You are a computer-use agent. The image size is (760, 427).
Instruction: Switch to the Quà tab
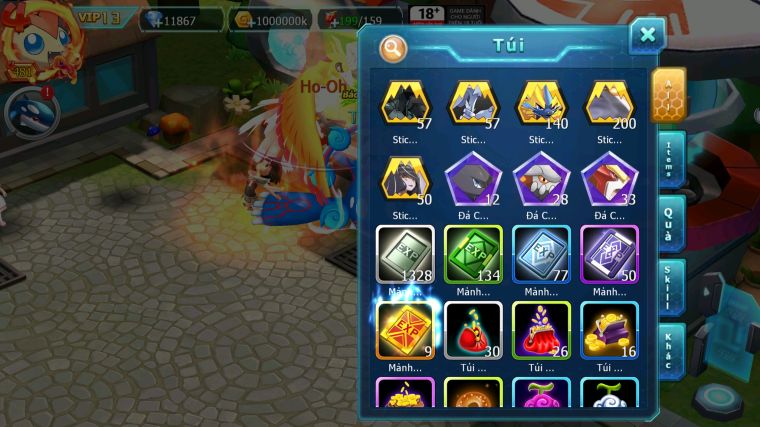[x=669, y=224]
